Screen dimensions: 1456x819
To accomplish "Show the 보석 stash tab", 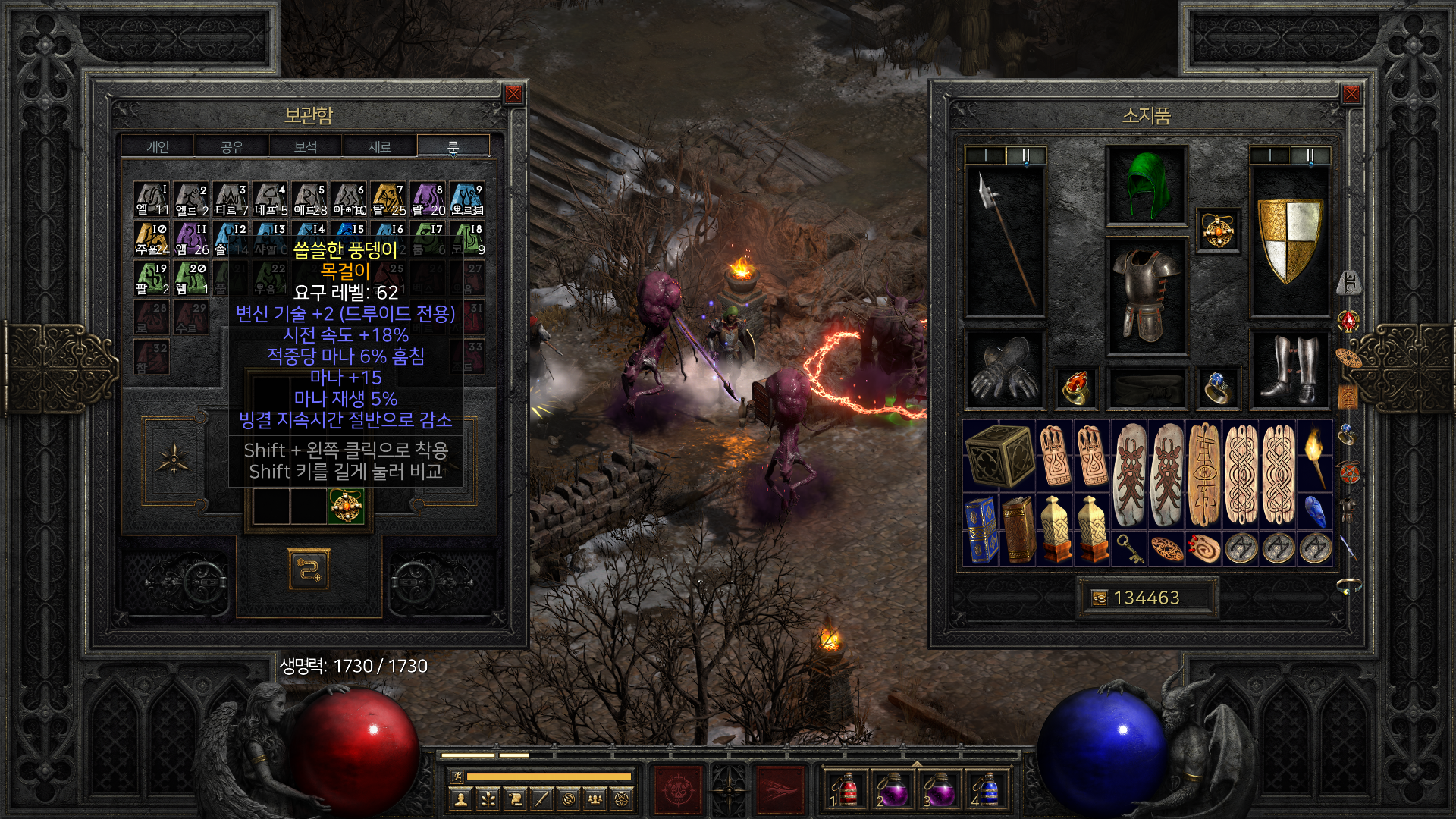I will tap(306, 146).
